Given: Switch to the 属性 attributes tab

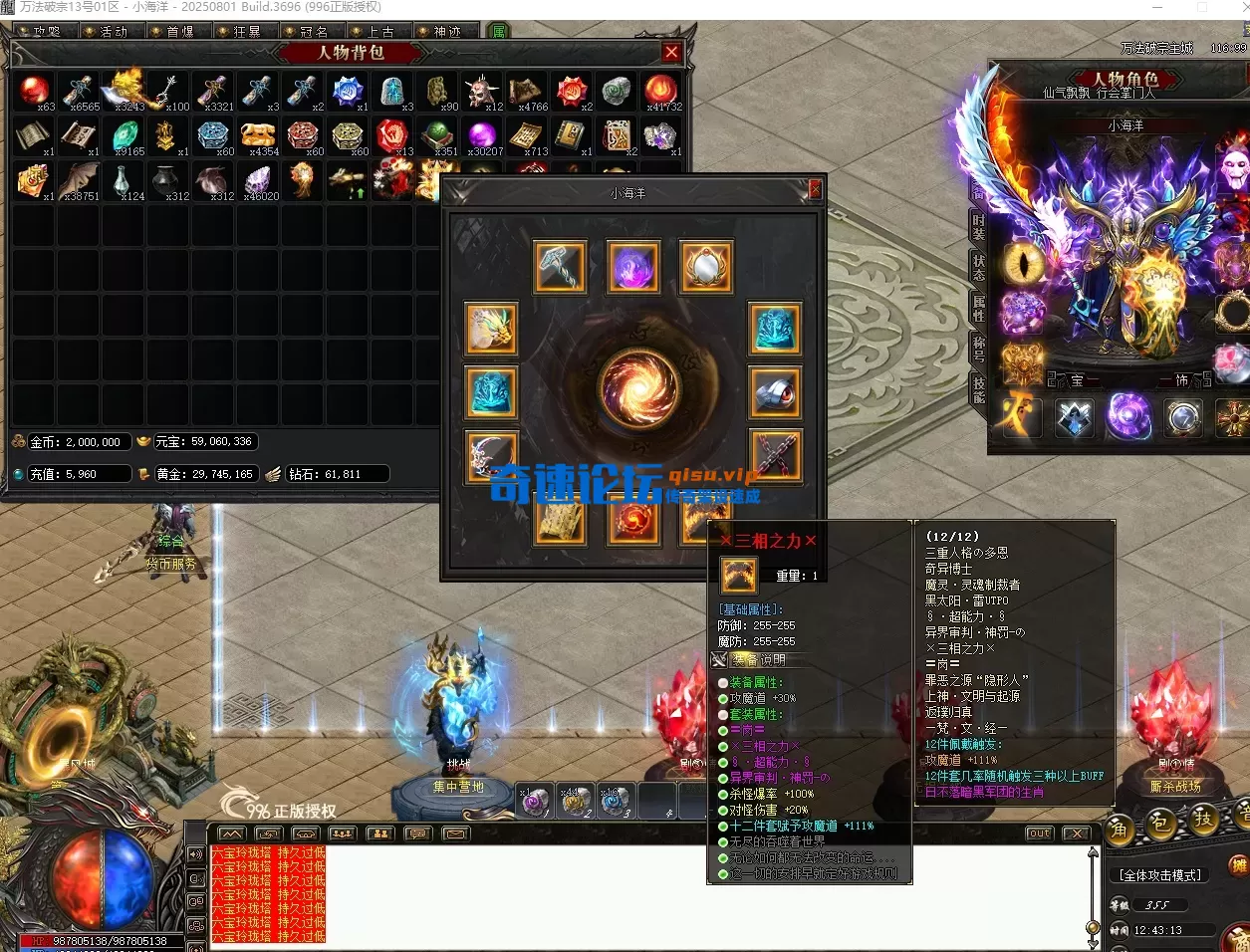Looking at the screenshot, I should 979,309.
